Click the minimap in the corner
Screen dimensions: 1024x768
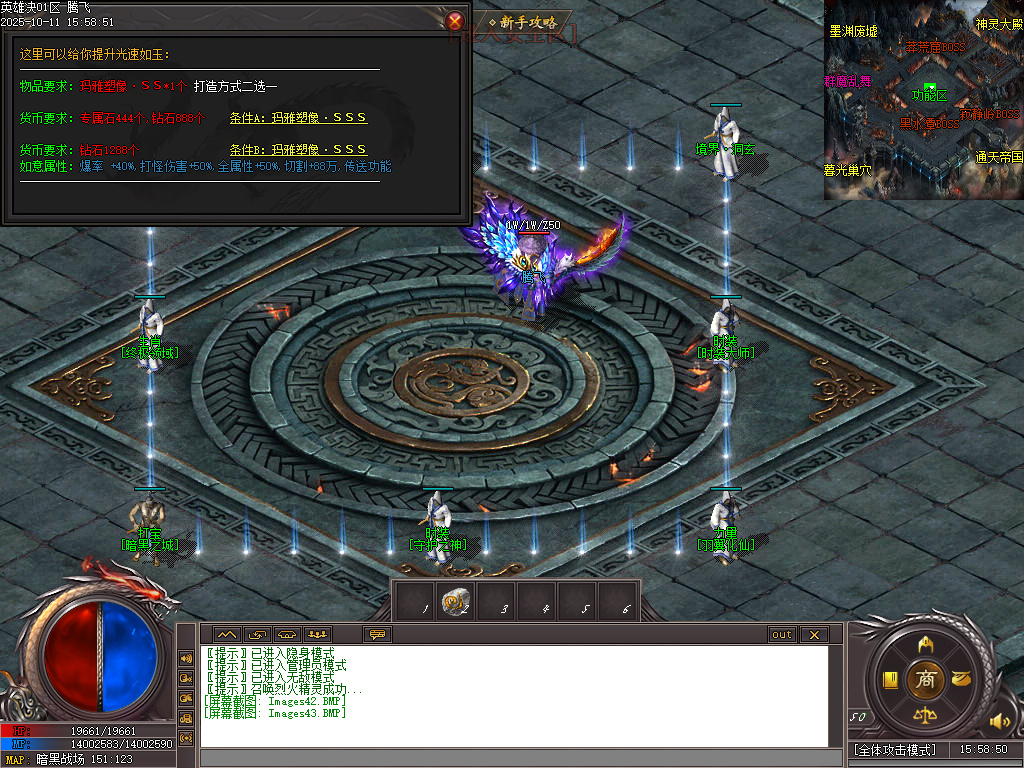click(923, 99)
